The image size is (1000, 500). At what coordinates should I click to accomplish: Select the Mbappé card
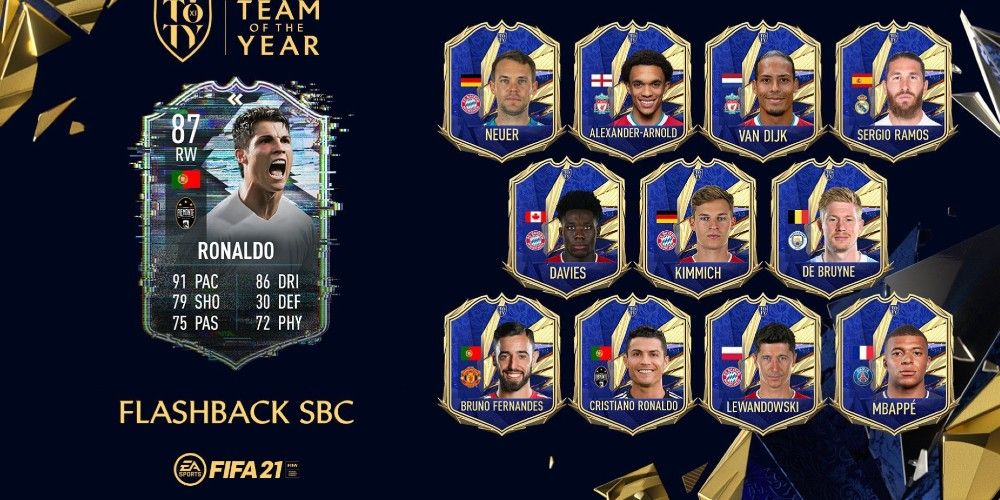(893, 360)
